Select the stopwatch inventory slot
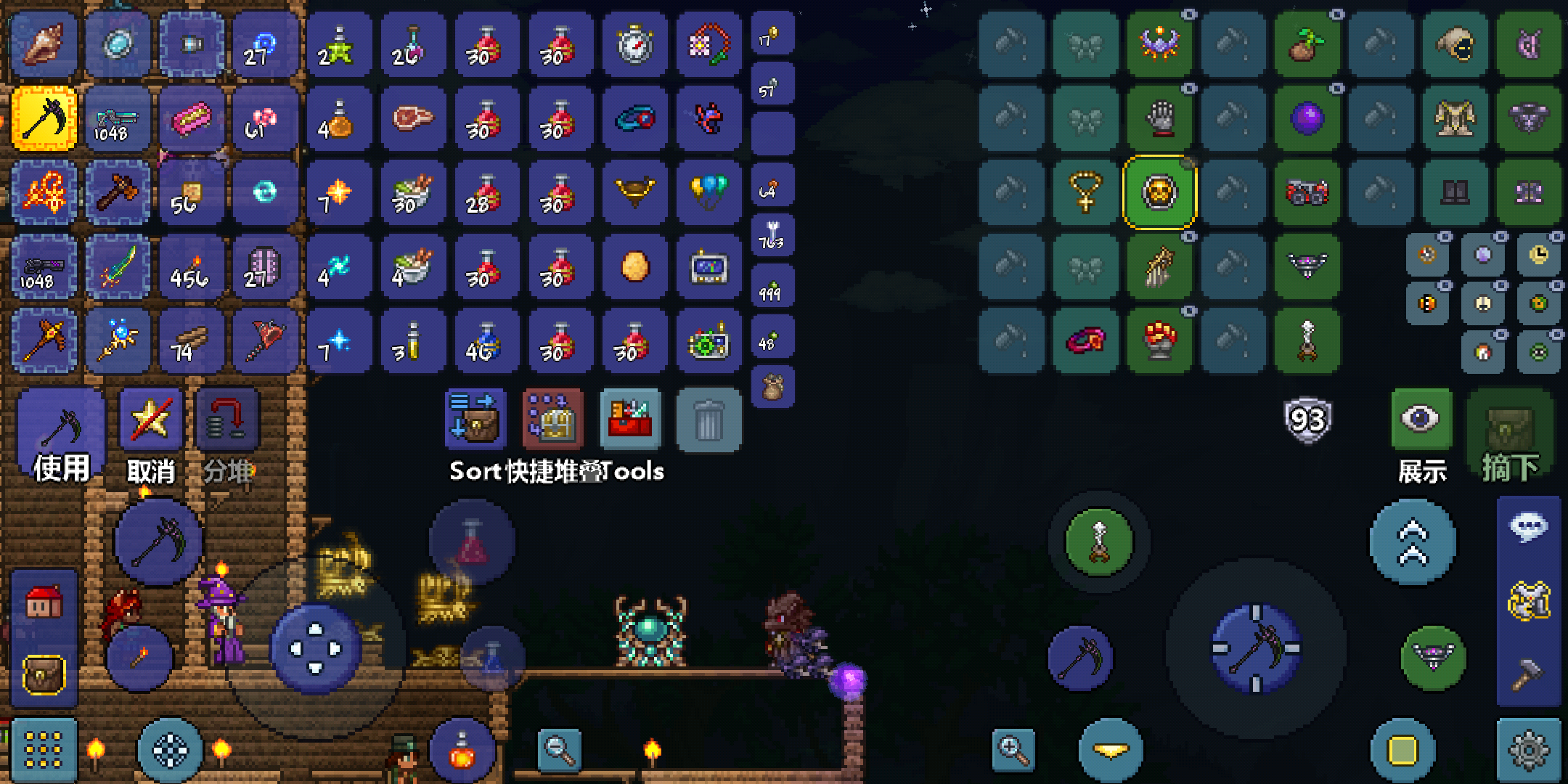The width and height of the screenshot is (1568, 784). [634, 44]
